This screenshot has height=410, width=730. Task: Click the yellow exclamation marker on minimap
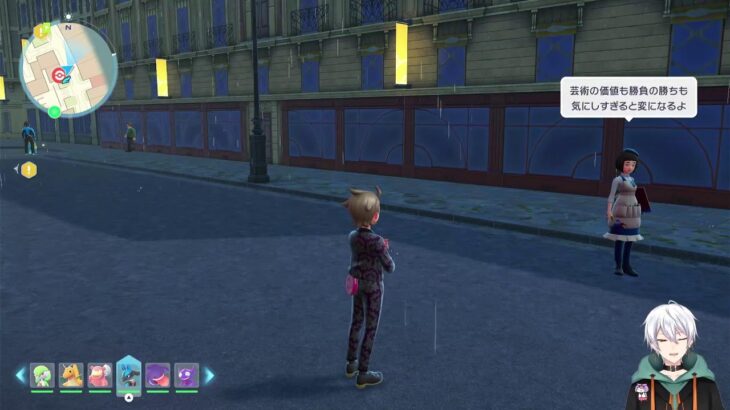(41, 31)
